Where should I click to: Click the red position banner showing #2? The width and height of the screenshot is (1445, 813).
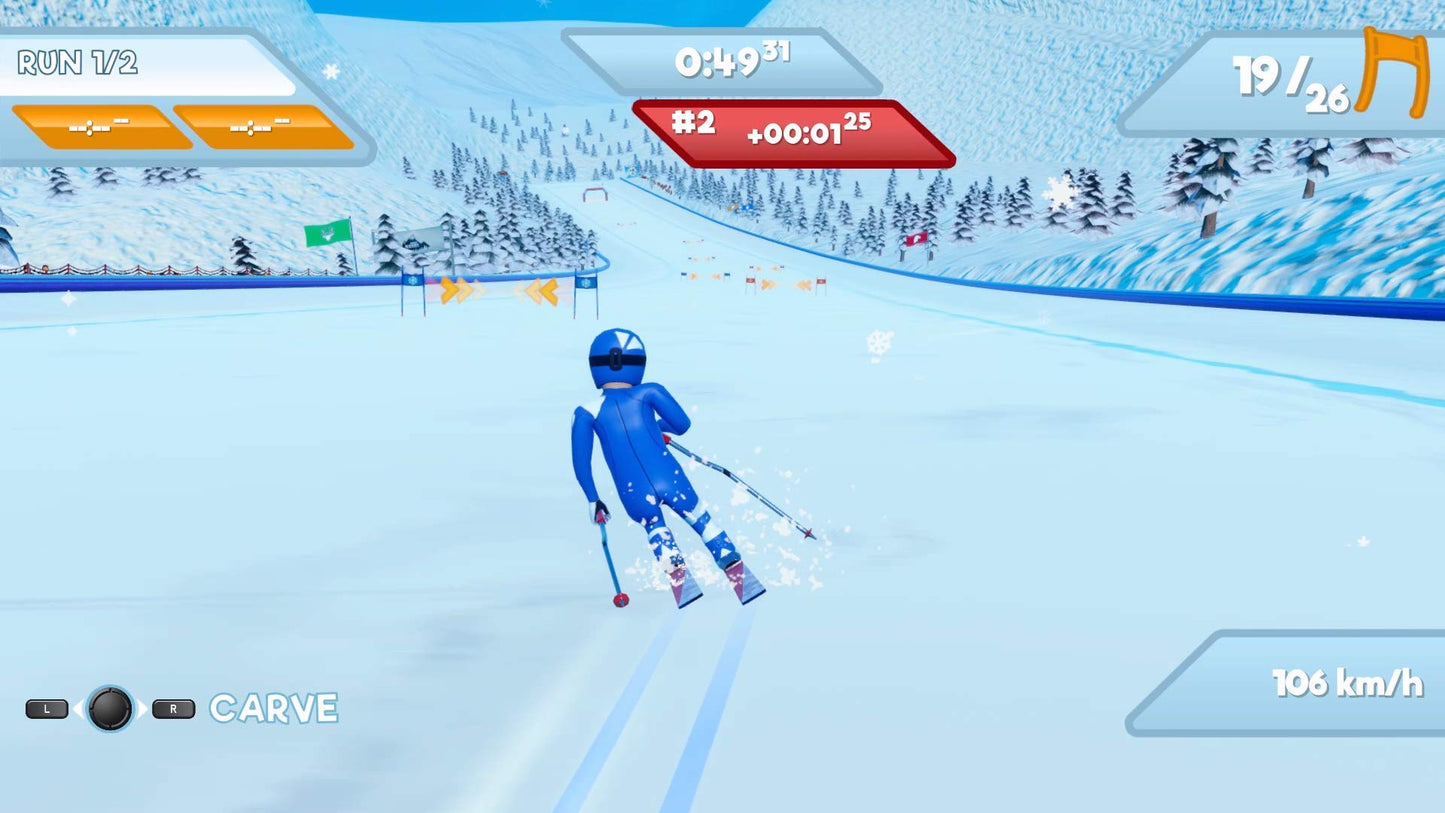692,125
